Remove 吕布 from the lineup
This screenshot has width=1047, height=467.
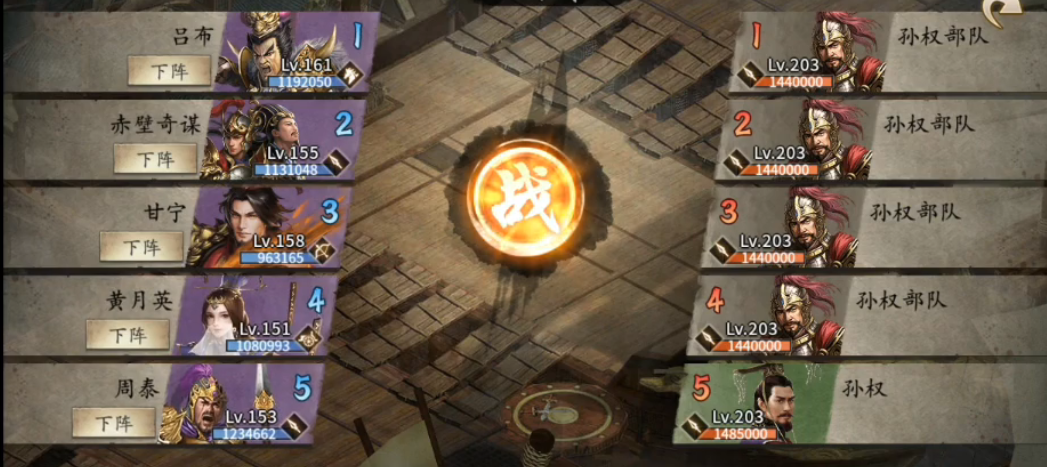coord(169,70)
